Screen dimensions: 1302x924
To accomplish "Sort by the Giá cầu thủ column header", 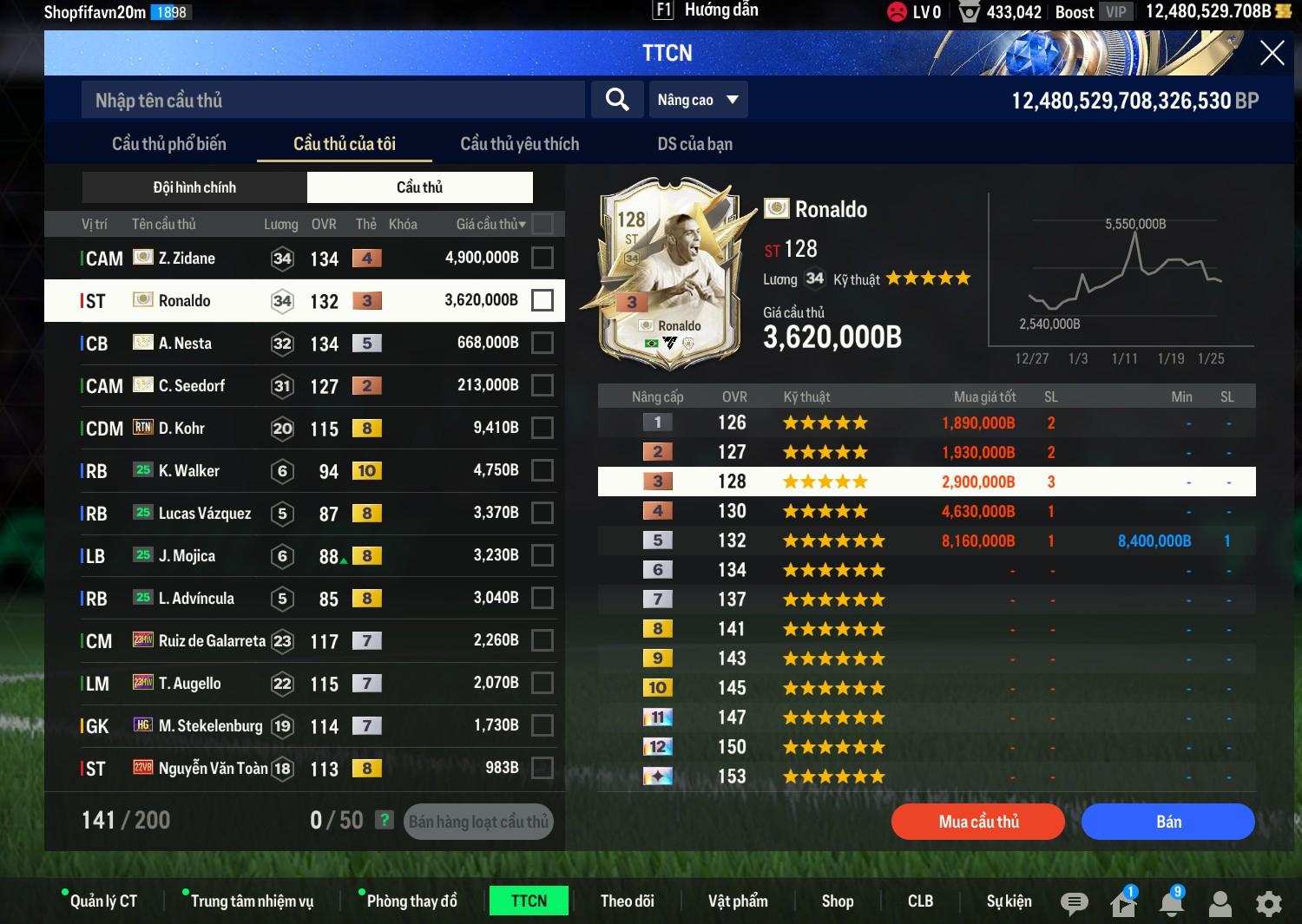I will (x=490, y=225).
